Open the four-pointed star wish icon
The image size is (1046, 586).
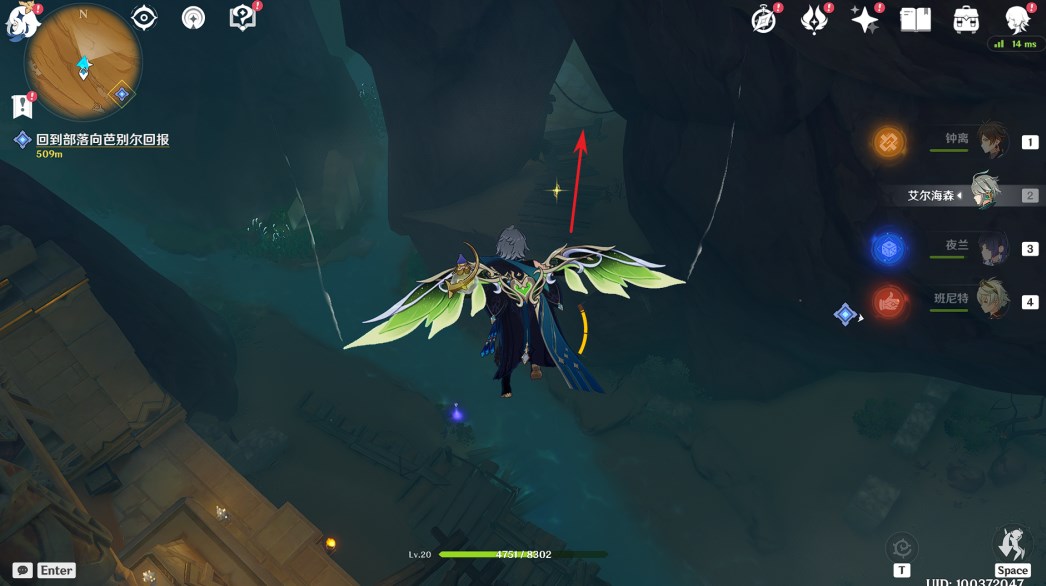(x=864, y=19)
